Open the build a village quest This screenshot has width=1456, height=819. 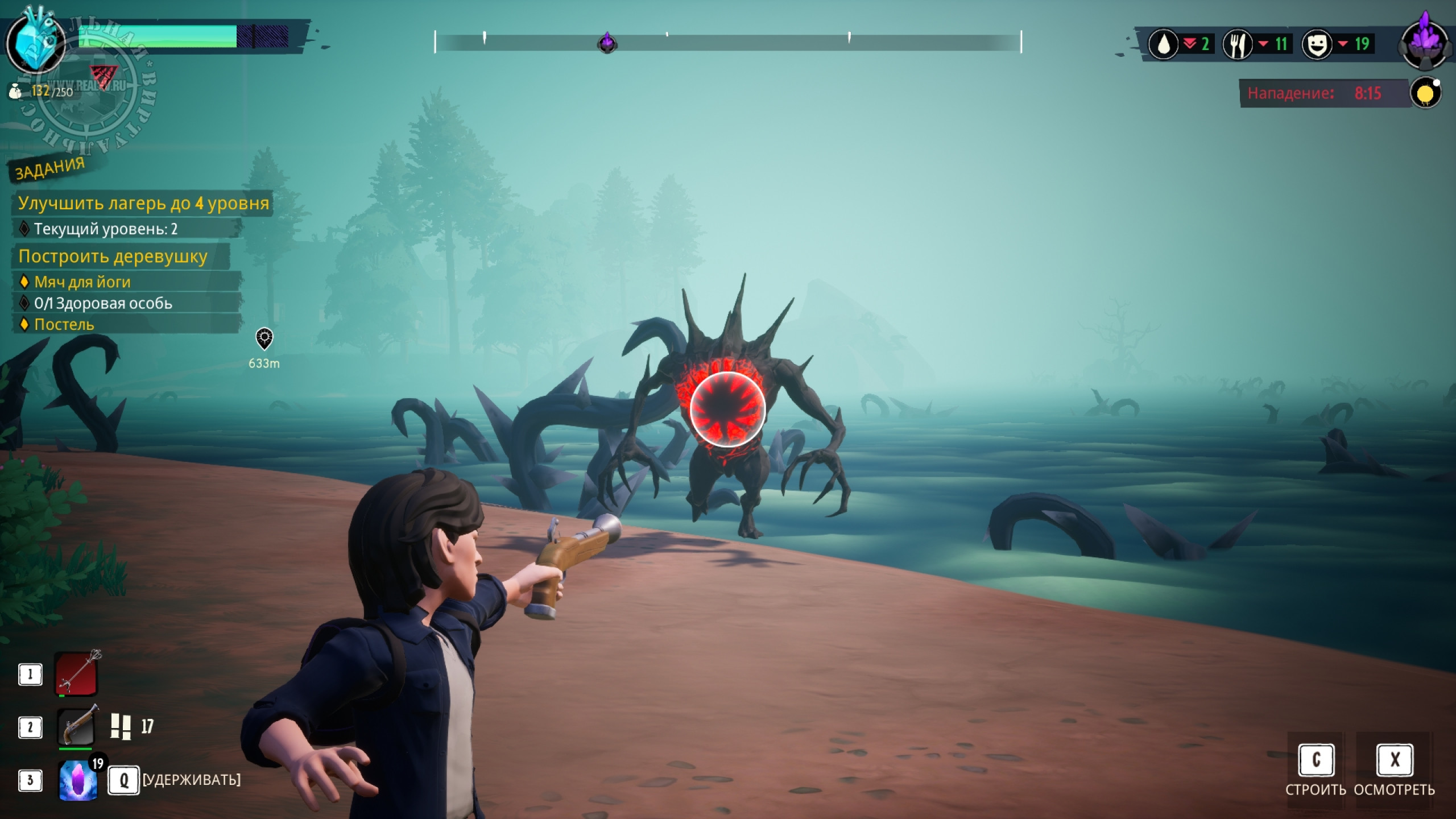tap(113, 256)
